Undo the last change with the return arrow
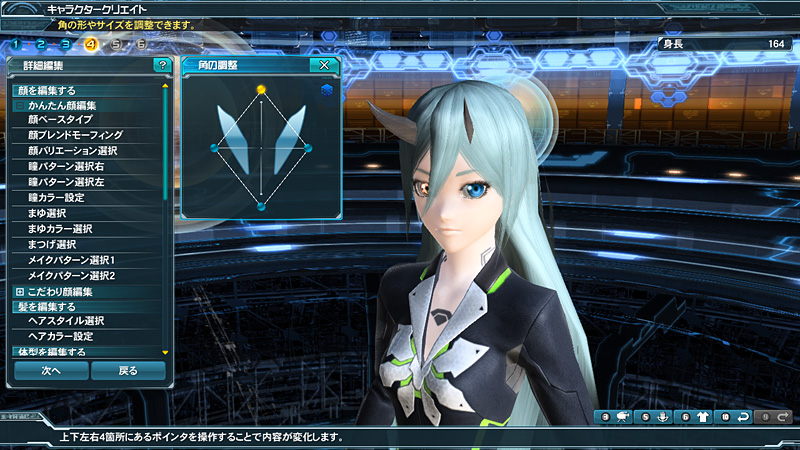Image resolution: width=800 pixels, height=450 pixels. [743, 416]
